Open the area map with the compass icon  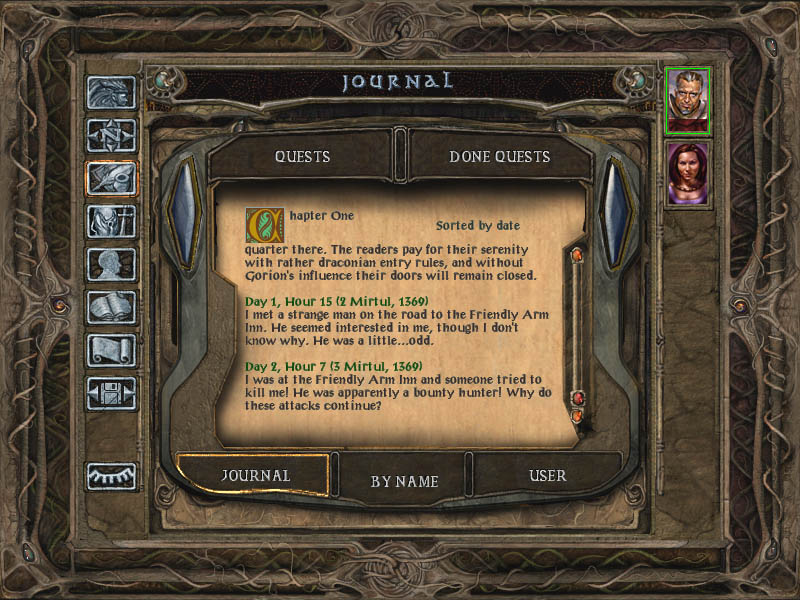tap(111, 135)
